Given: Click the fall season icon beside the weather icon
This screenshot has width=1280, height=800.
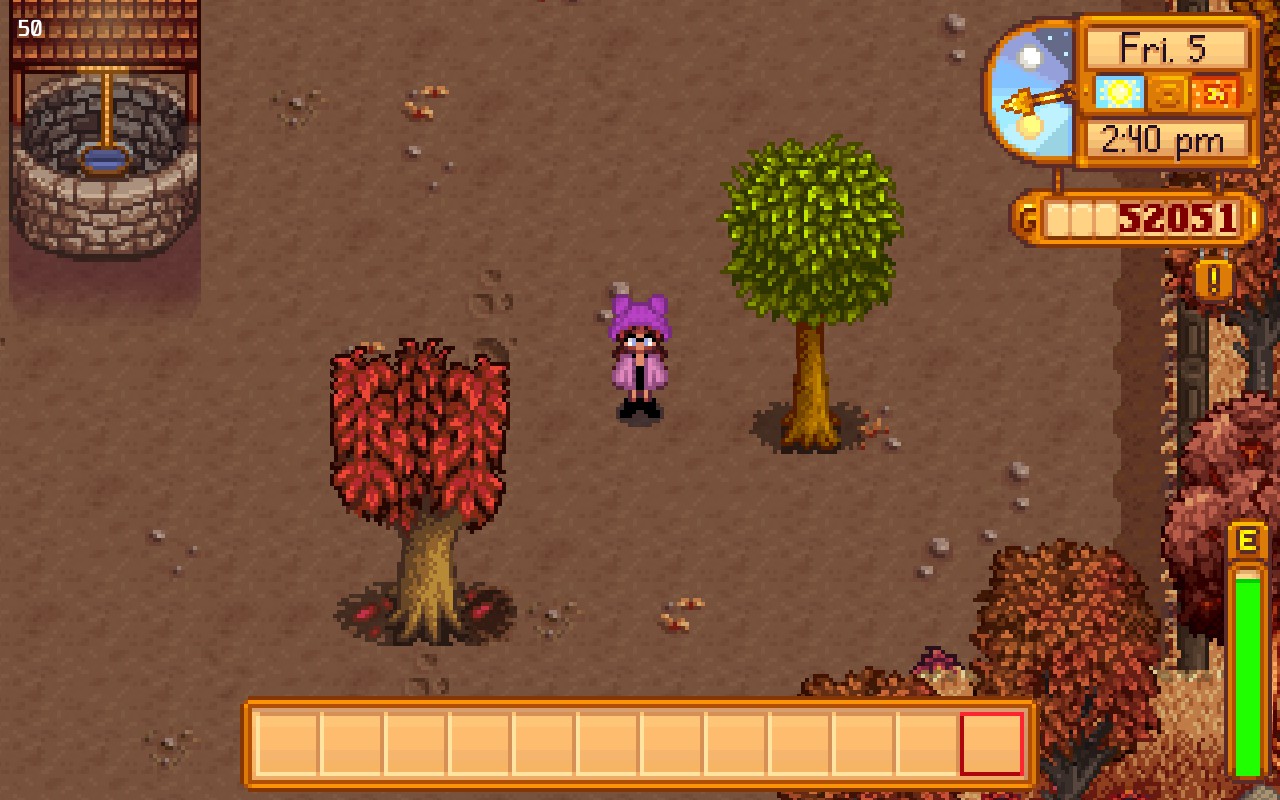Looking at the screenshot, I should 1170,93.
